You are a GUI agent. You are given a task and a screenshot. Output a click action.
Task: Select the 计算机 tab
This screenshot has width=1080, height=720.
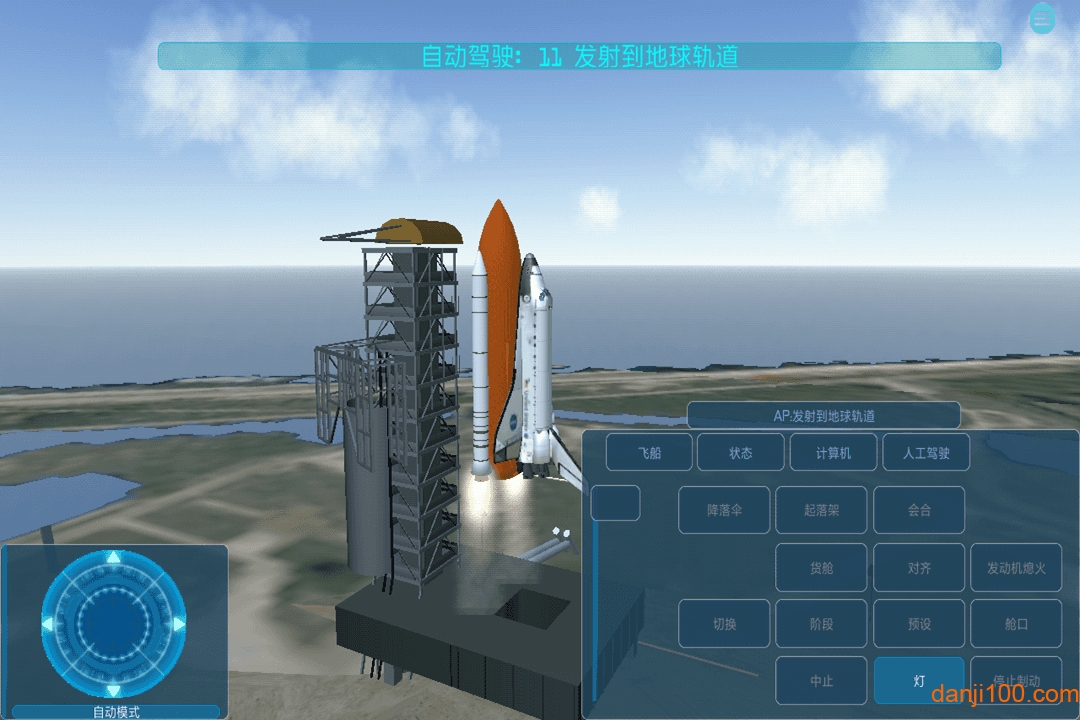tap(833, 453)
